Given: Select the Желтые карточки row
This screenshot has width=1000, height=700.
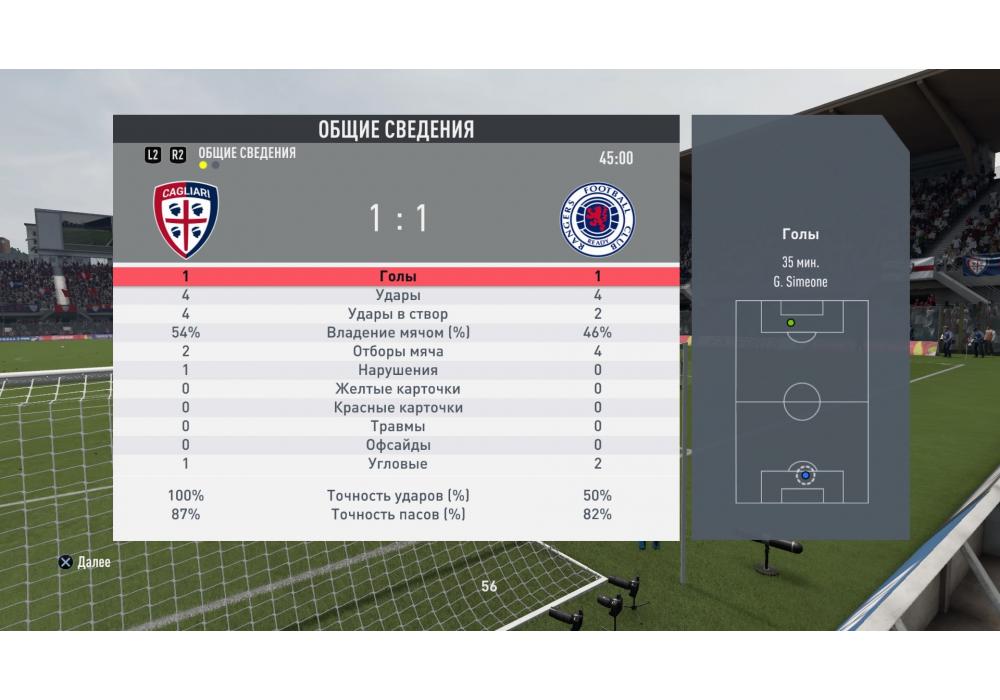Looking at the screenshot, I should click(x=398, y=389).
